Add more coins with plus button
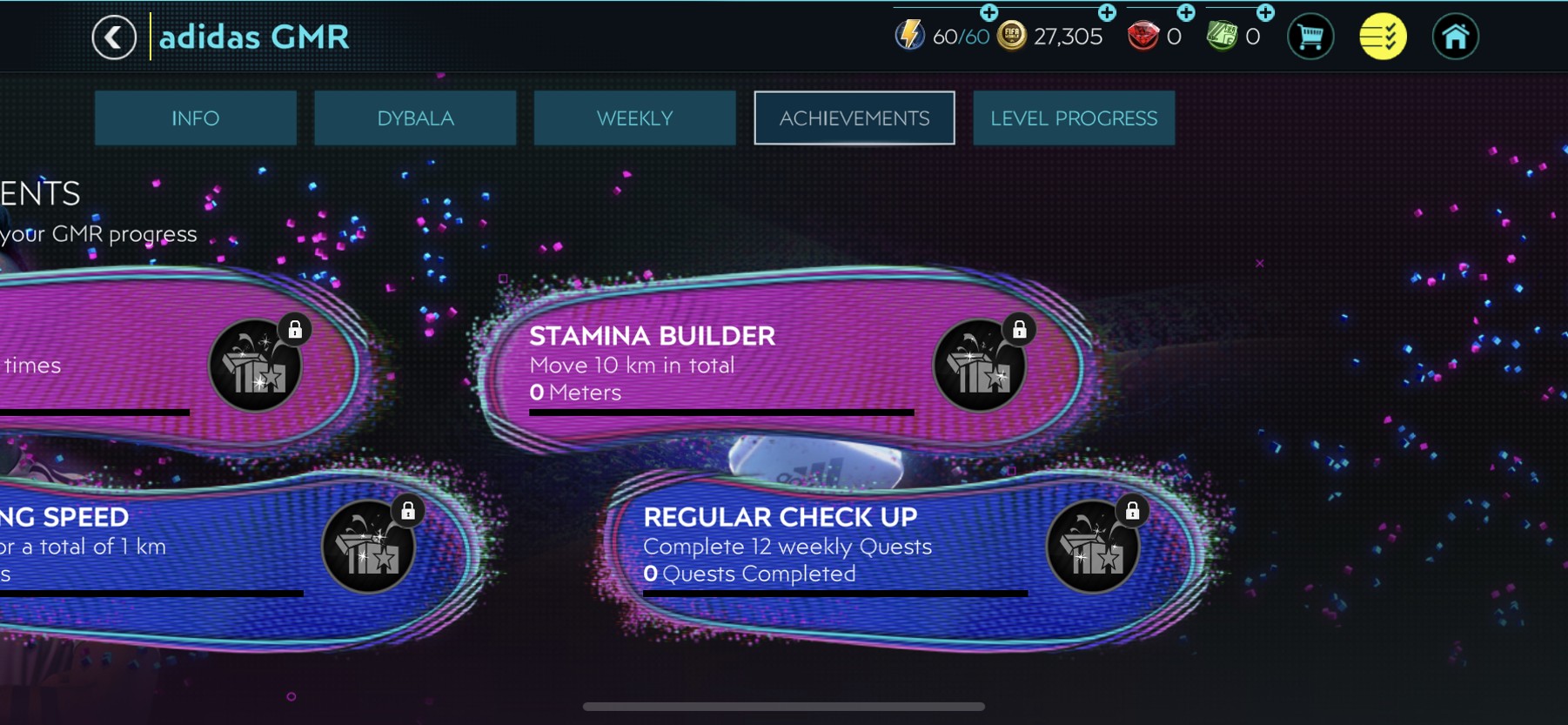Screen dimensions: 1568x725 coord(1107,12)
